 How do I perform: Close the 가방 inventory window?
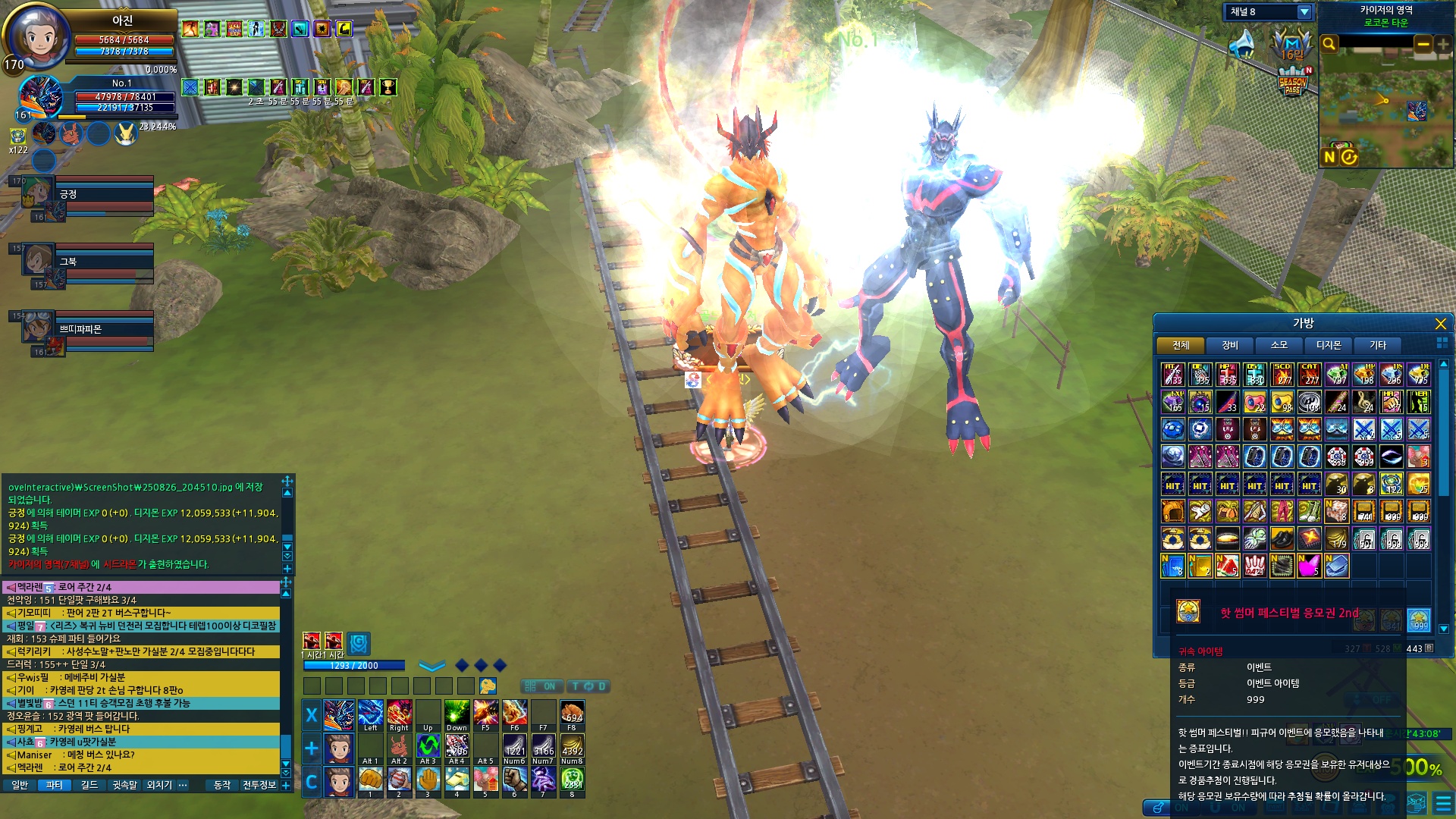pyautogui.click(x=1440, y=325)
